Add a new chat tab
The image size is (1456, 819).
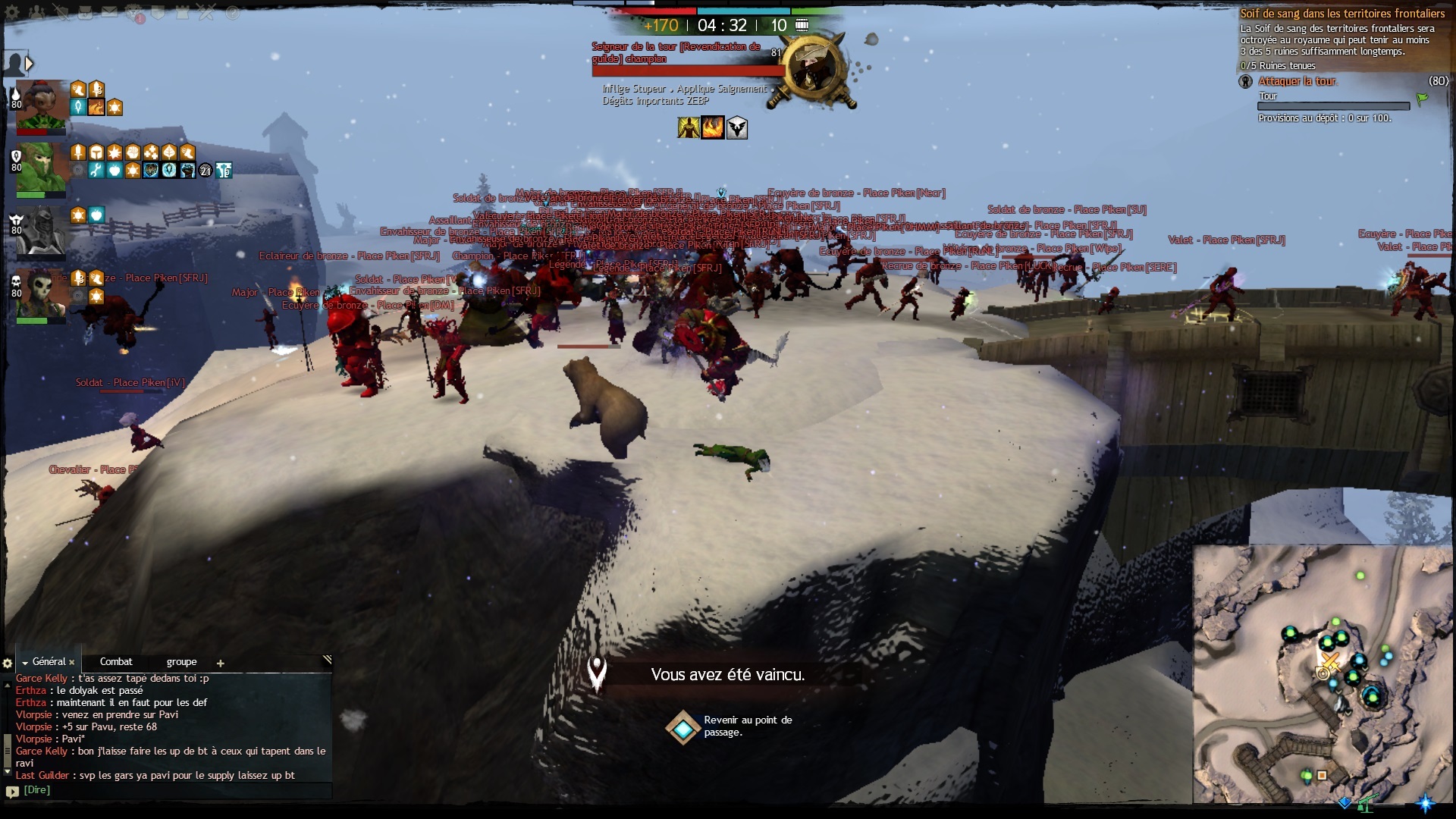click(221, 664)
